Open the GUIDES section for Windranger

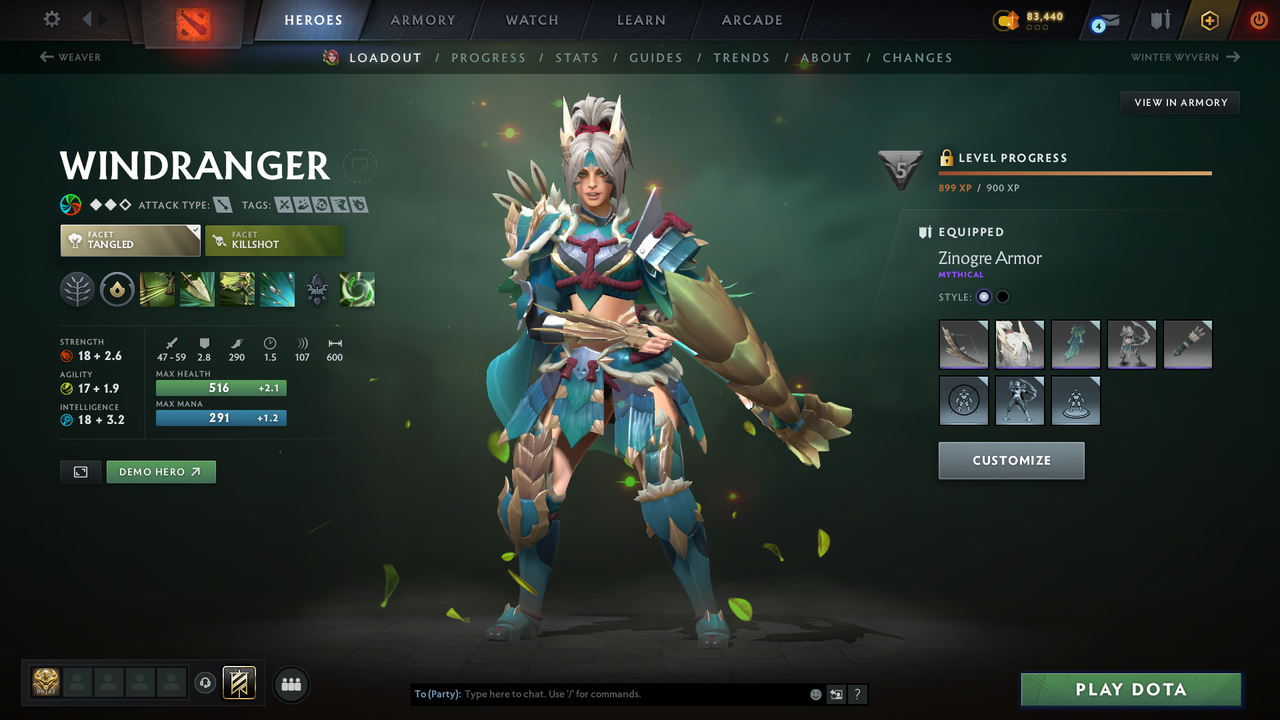click(656, 57)
